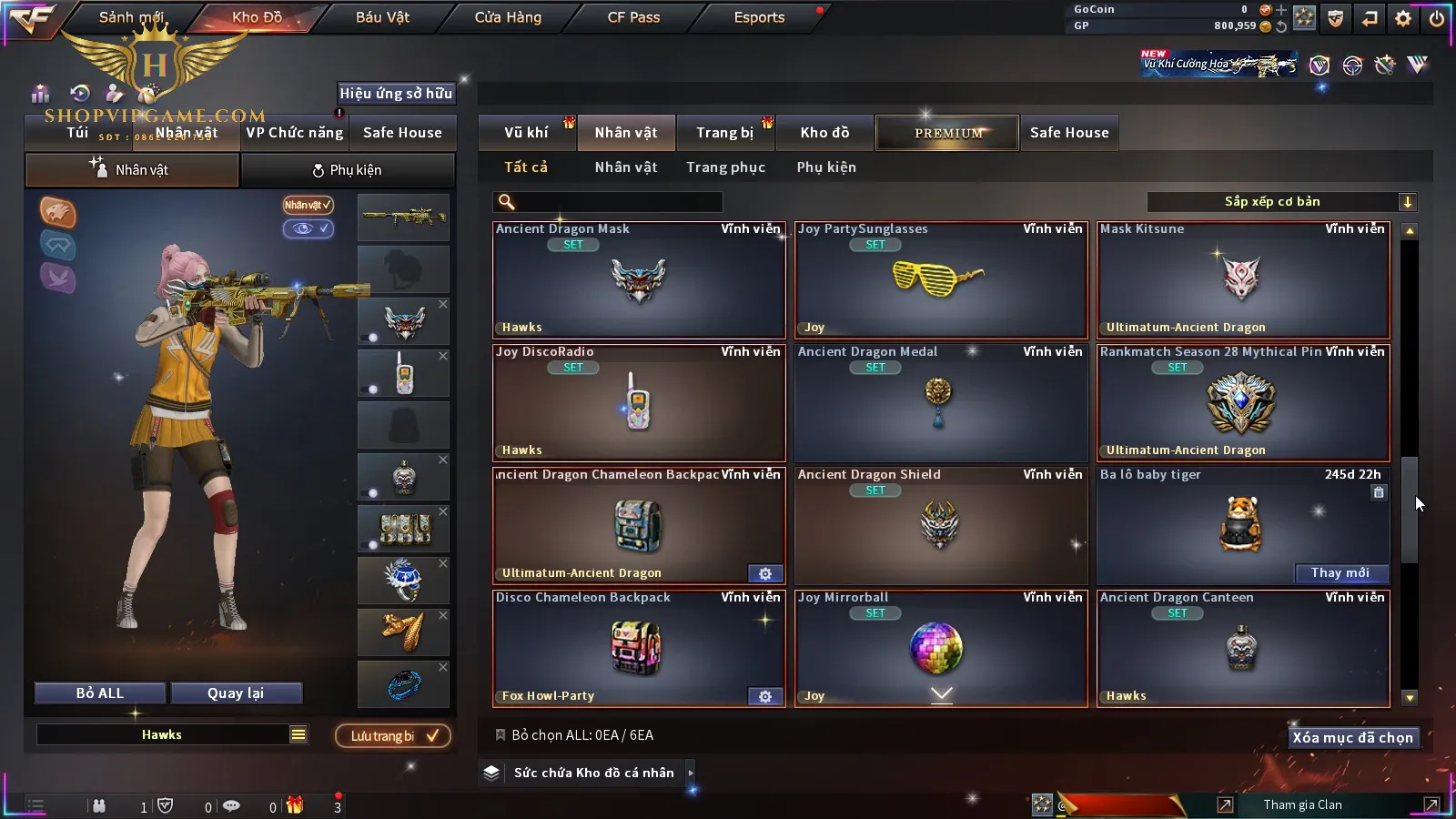1456x819 pixels.
Task: Open the Esports section
Action: click(x=759, y=17)
